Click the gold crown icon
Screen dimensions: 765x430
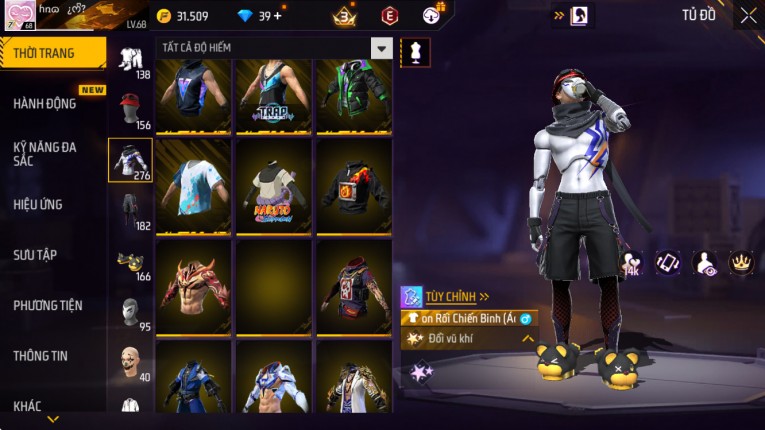coord(741,263)
